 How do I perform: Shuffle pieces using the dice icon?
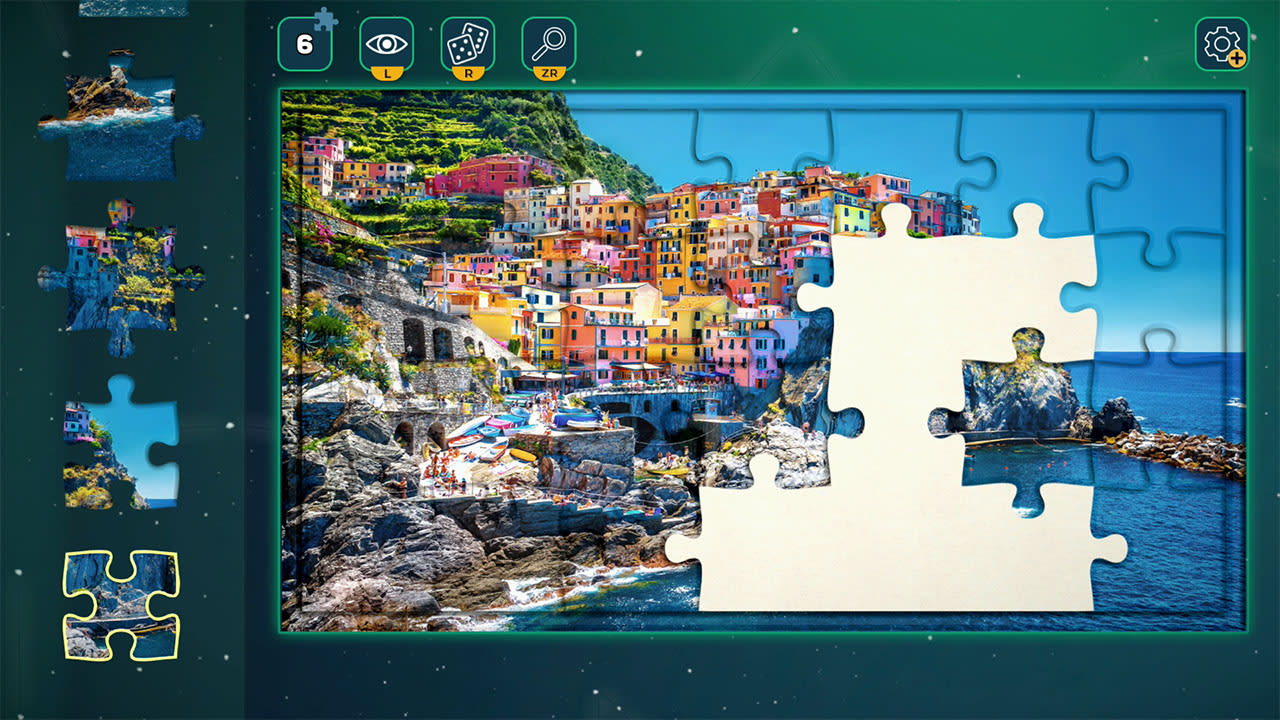coord(466,44)
